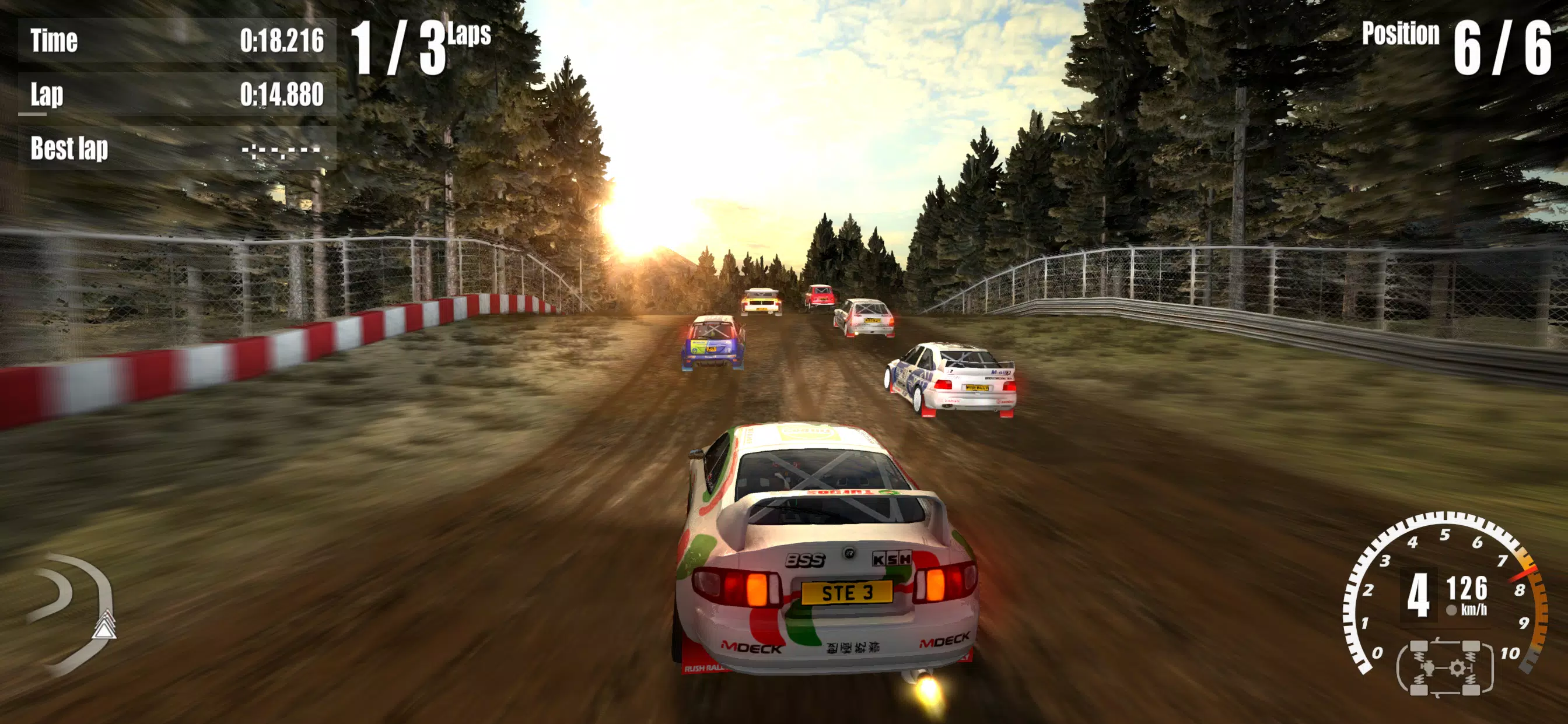This screenshot has width=1568, height=724.
Task: Tap the current gear indicator showing 4
Action: tap(1419, 596)
